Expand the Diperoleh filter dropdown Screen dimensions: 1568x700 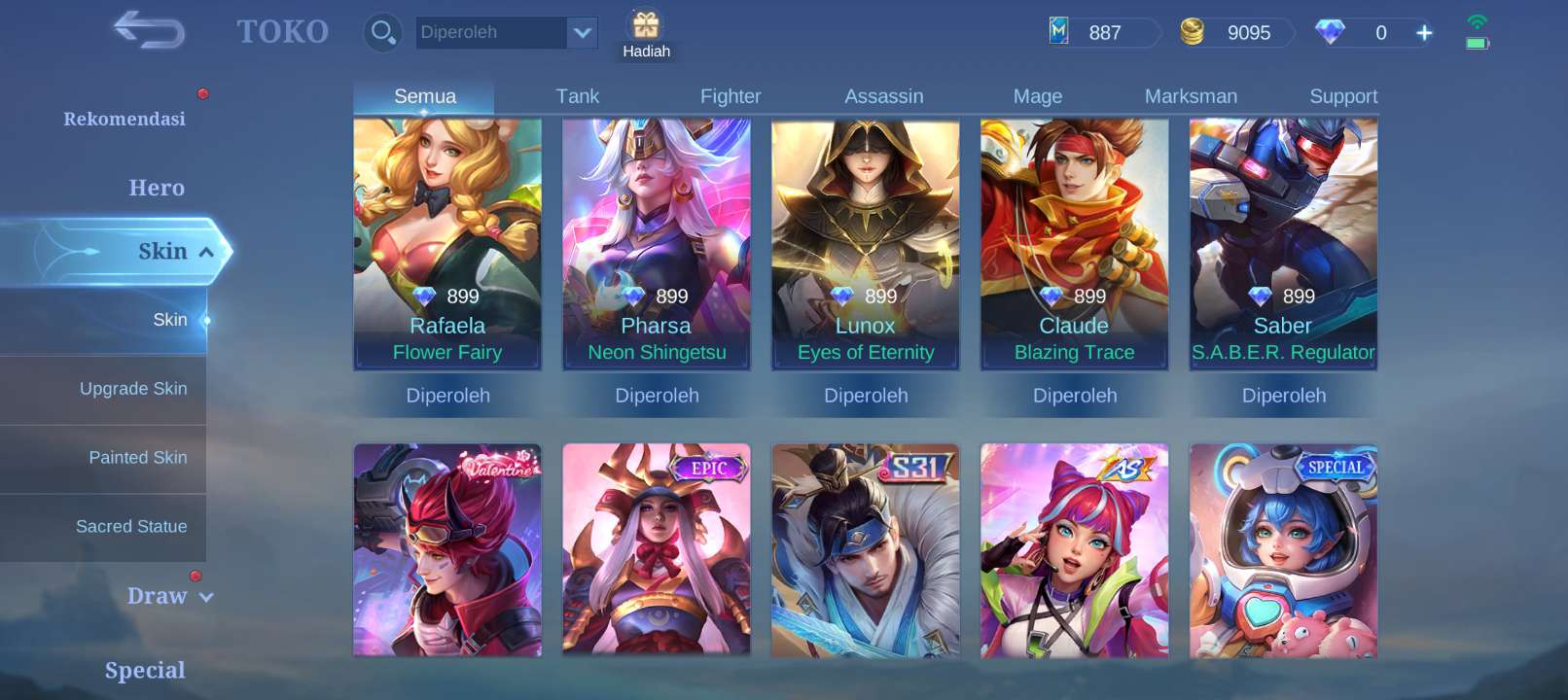pyautogui.click(x=582, y=33)
